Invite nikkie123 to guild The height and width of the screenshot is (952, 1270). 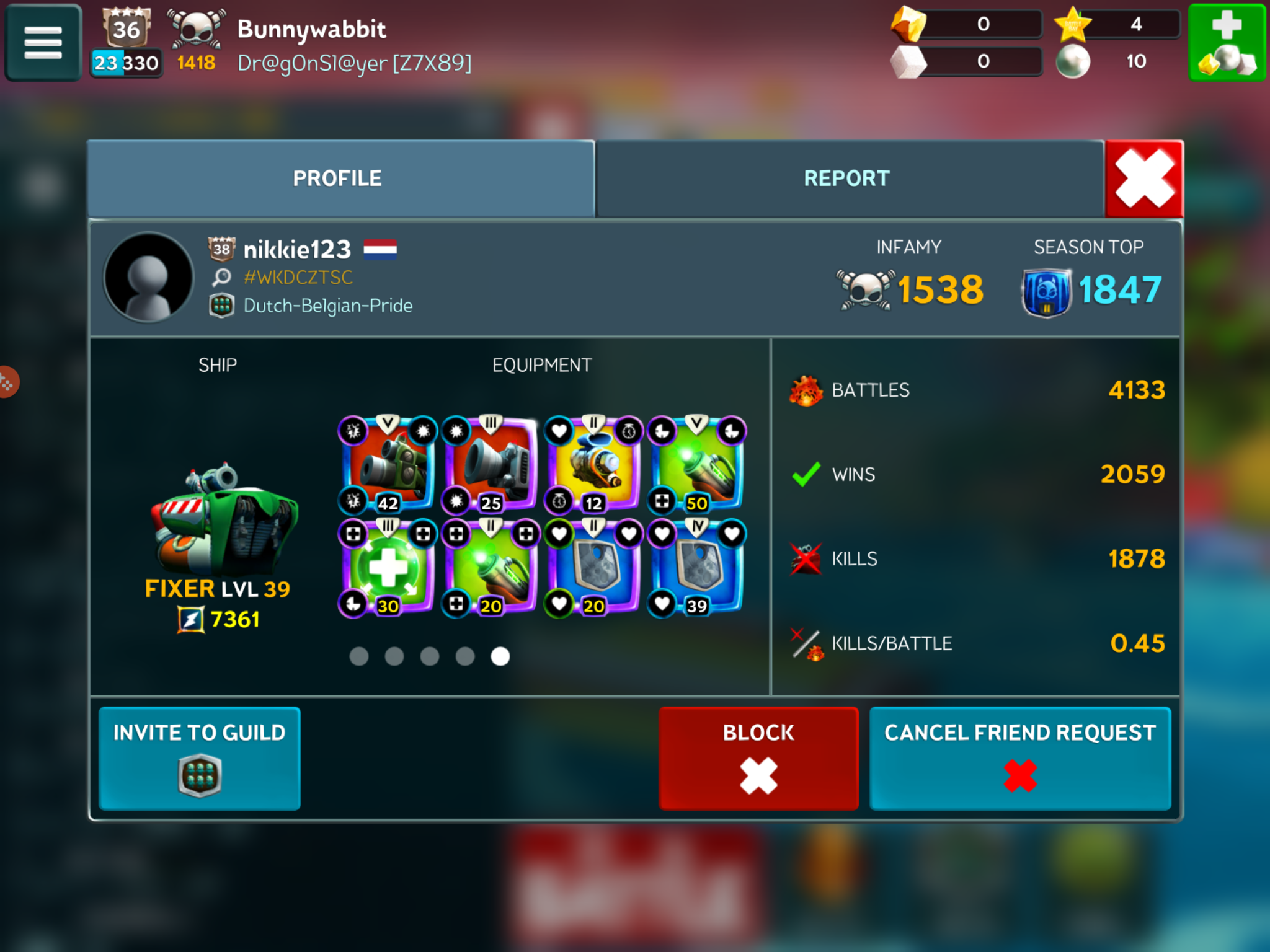tap(200, 757)
